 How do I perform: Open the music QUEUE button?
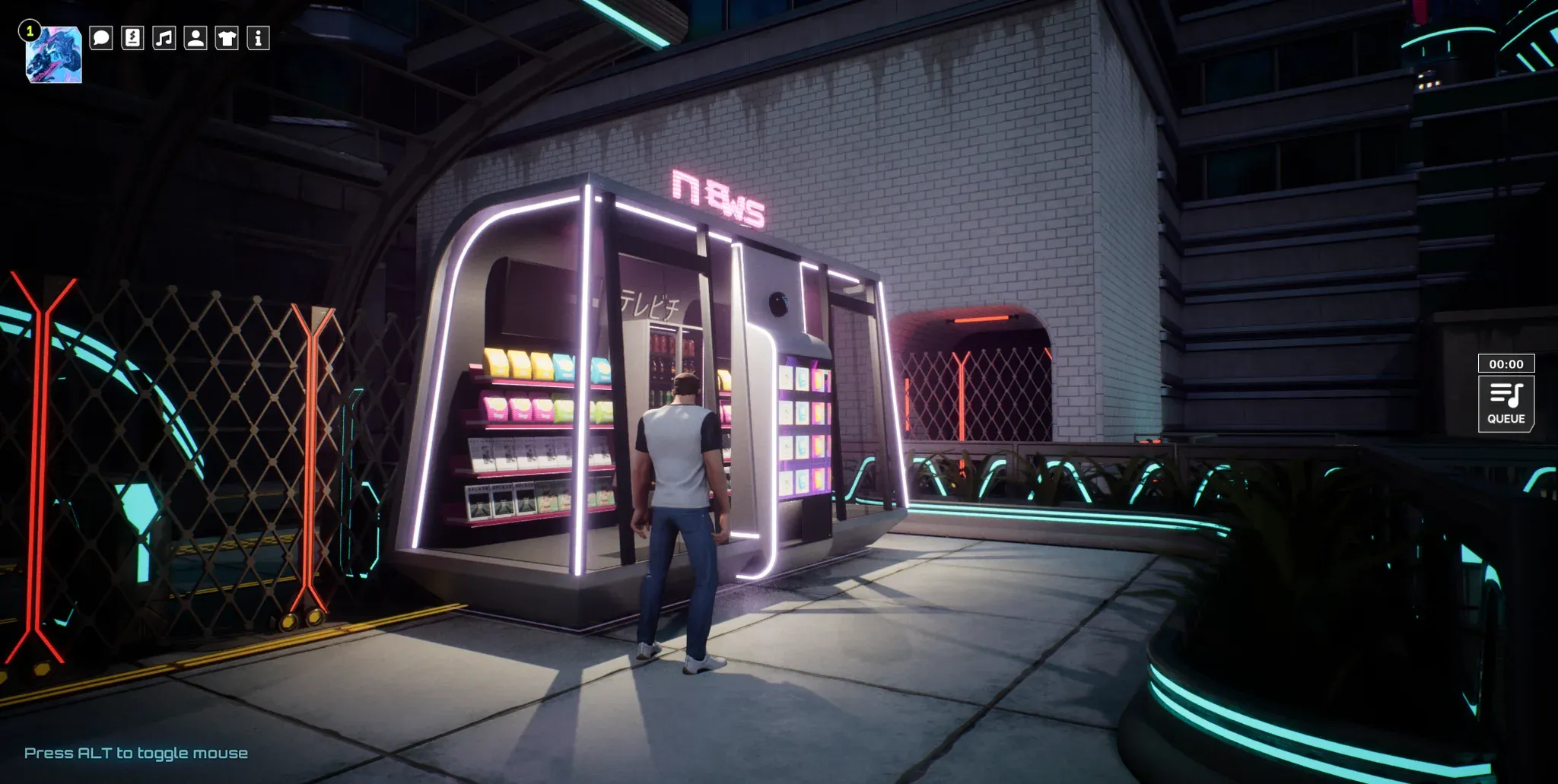click(1506, 404)
